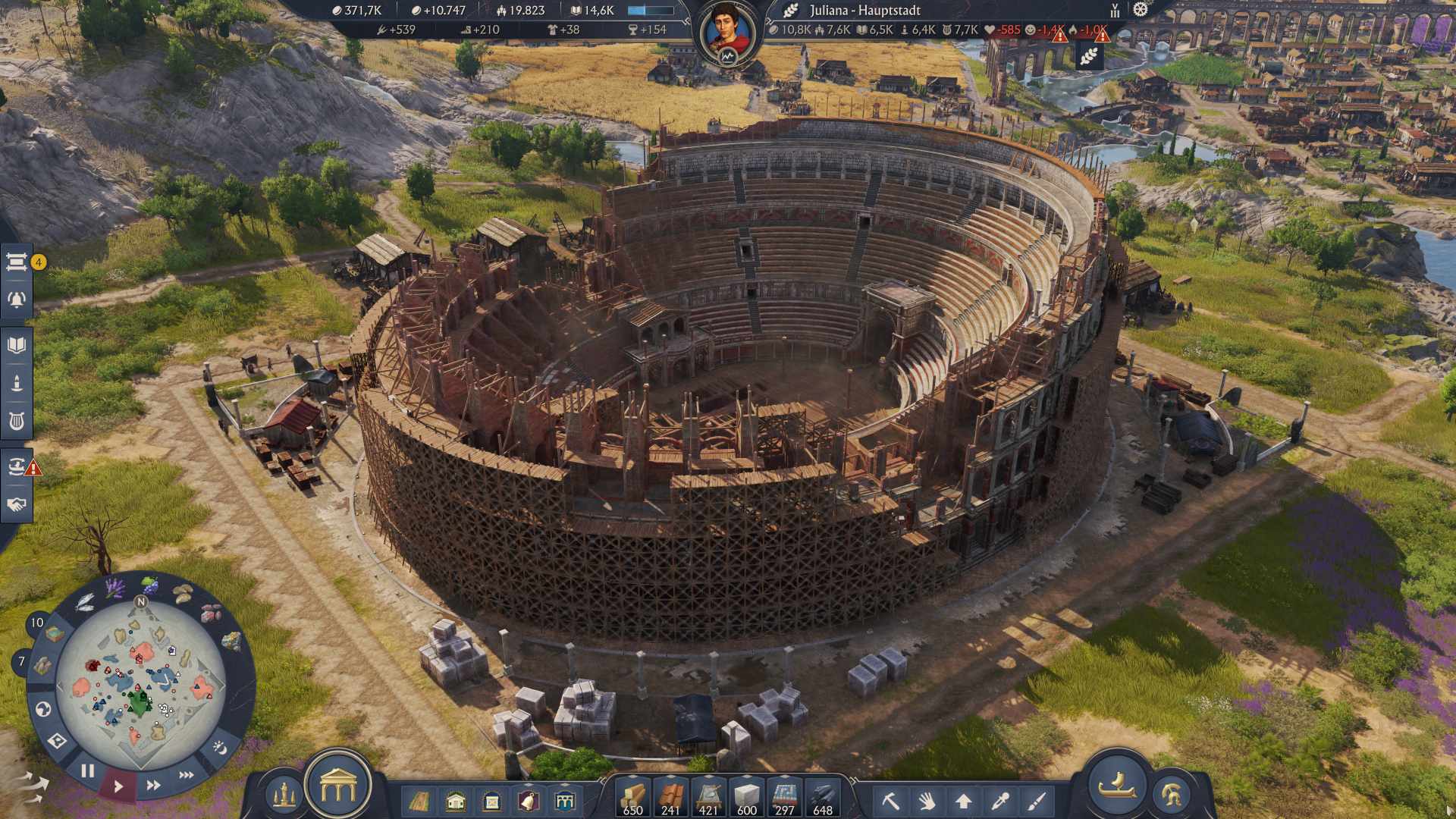This screenshot has width=1456, height=819.
Task: Open the scroll quest list icon
Action: [x=17, y=262]
